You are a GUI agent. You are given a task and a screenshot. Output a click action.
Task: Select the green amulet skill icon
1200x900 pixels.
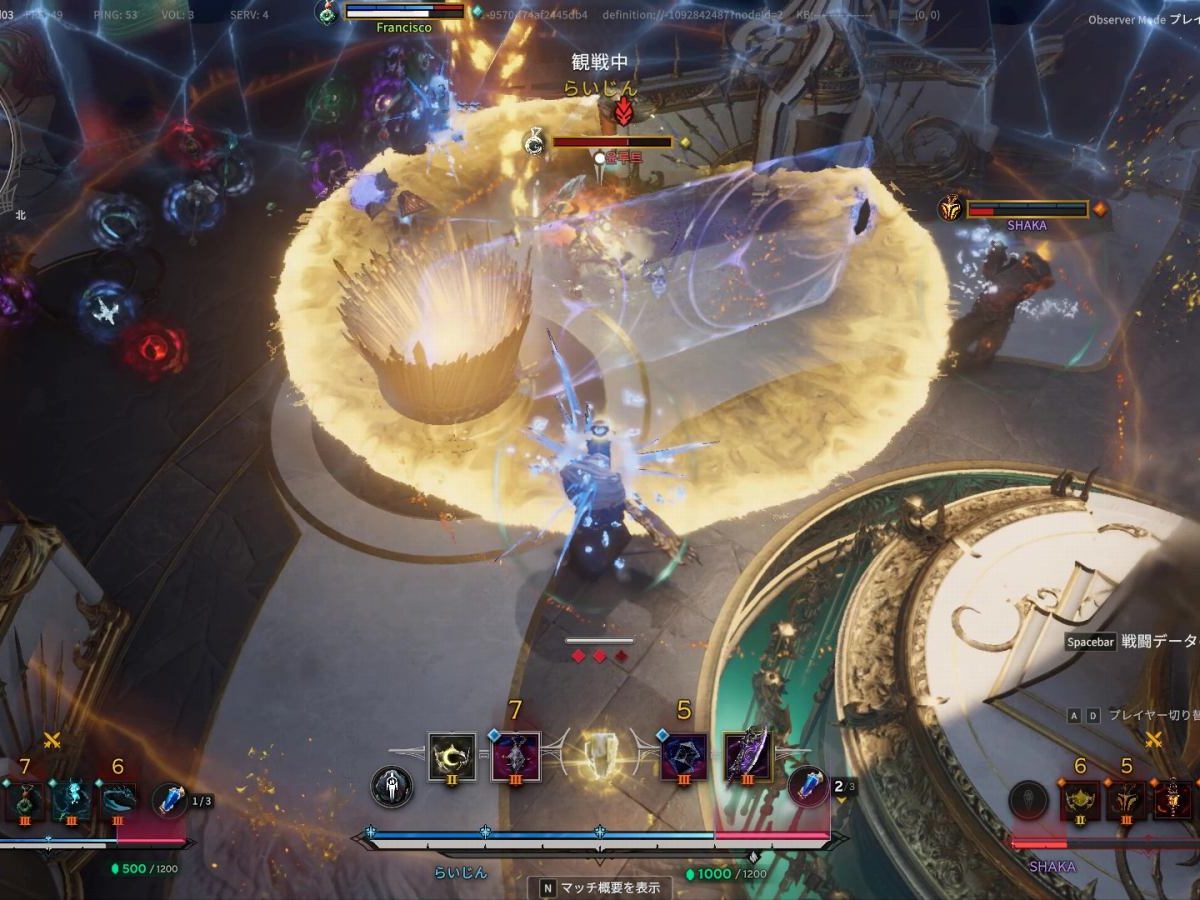click(x=24, y=800)
